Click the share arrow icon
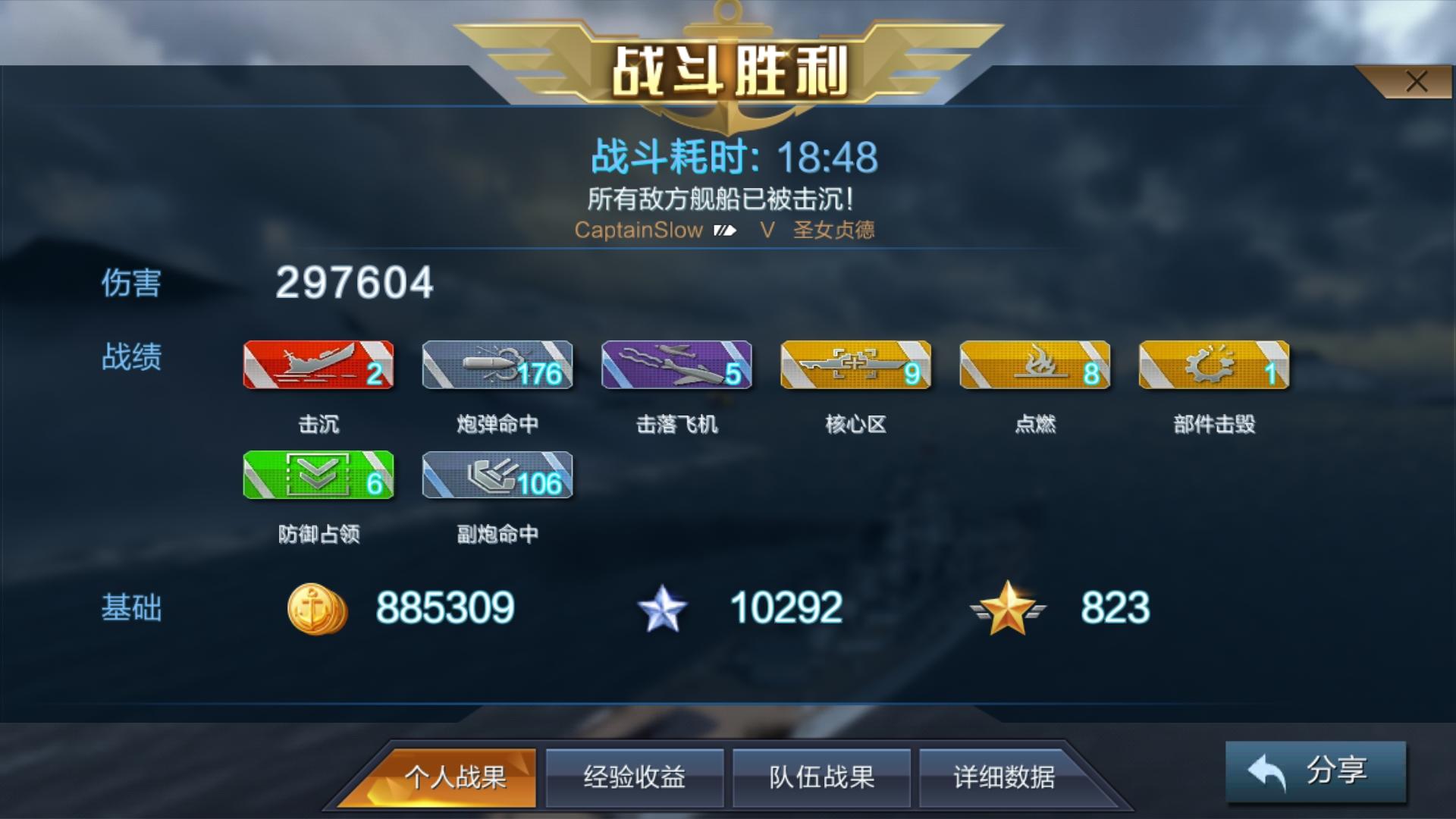 (x=1268, y=770)
